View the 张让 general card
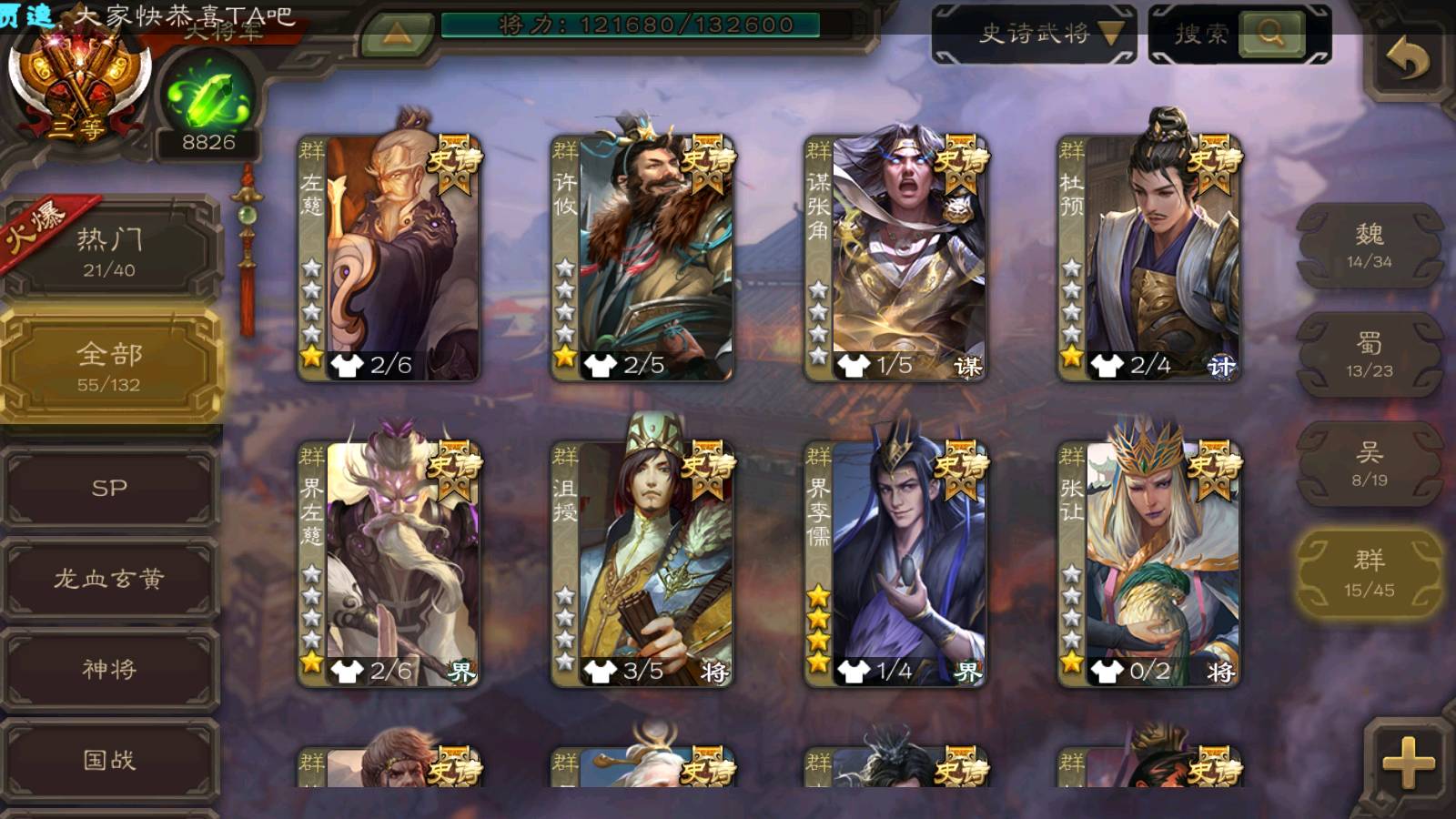 pyautogui.click(x=1148, y=562)
